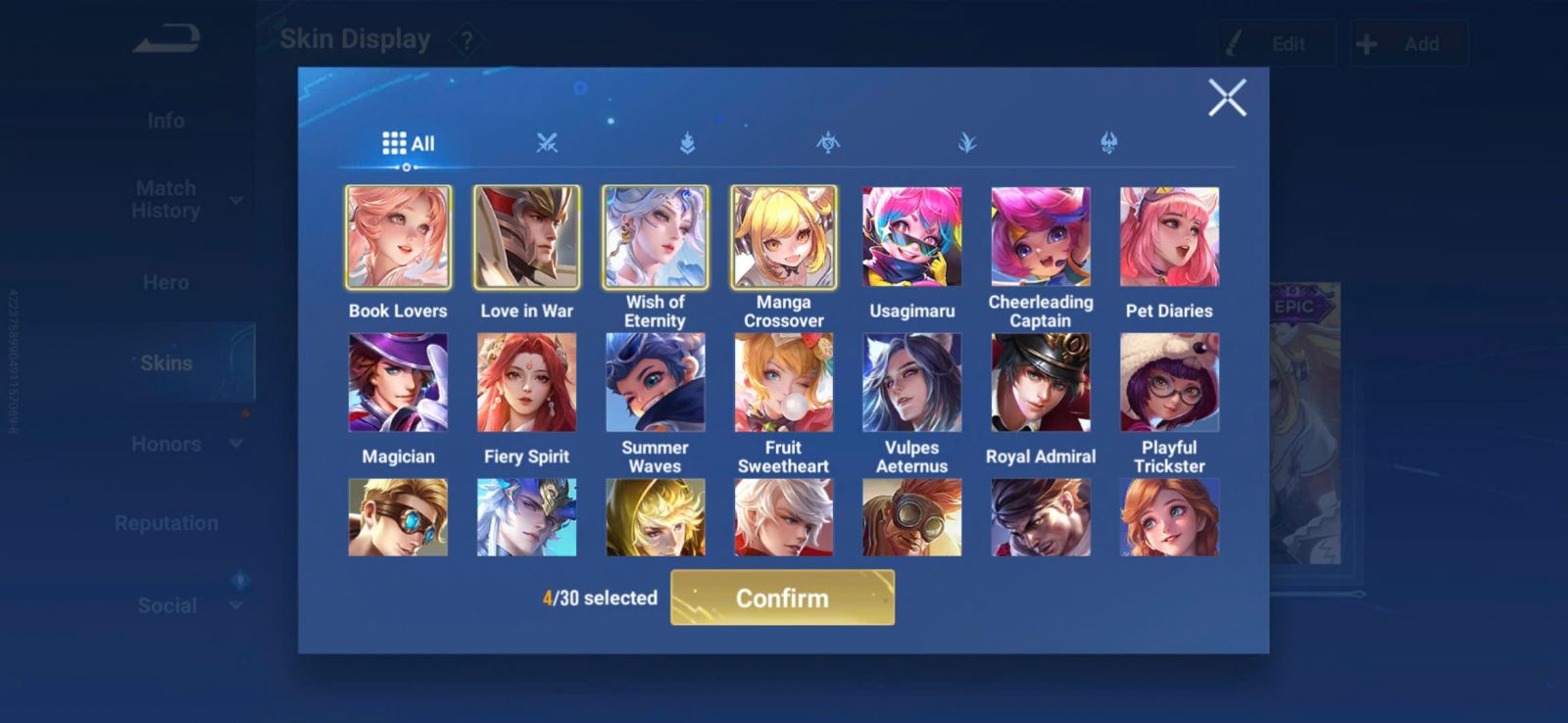Switch to the All skins tab

408,144
